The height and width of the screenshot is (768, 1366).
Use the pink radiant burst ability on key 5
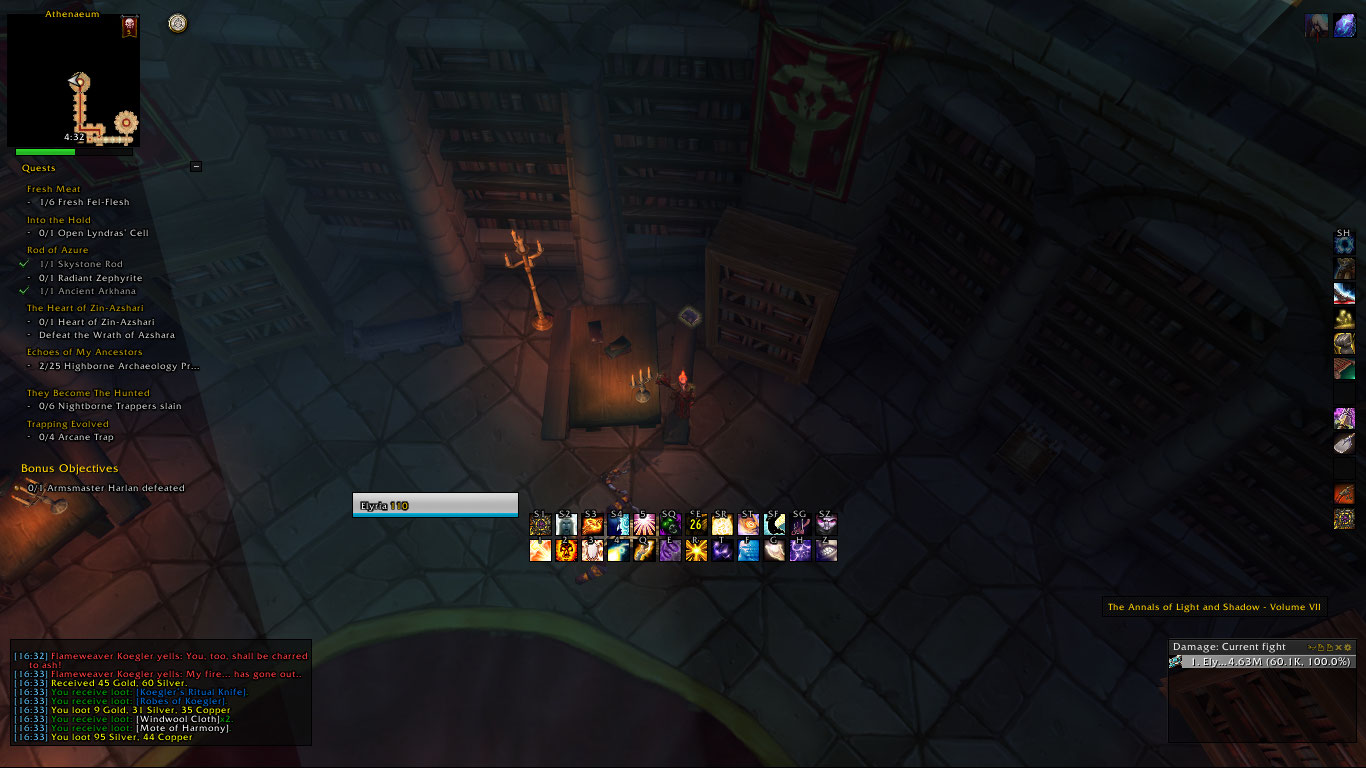click(645, 524)
